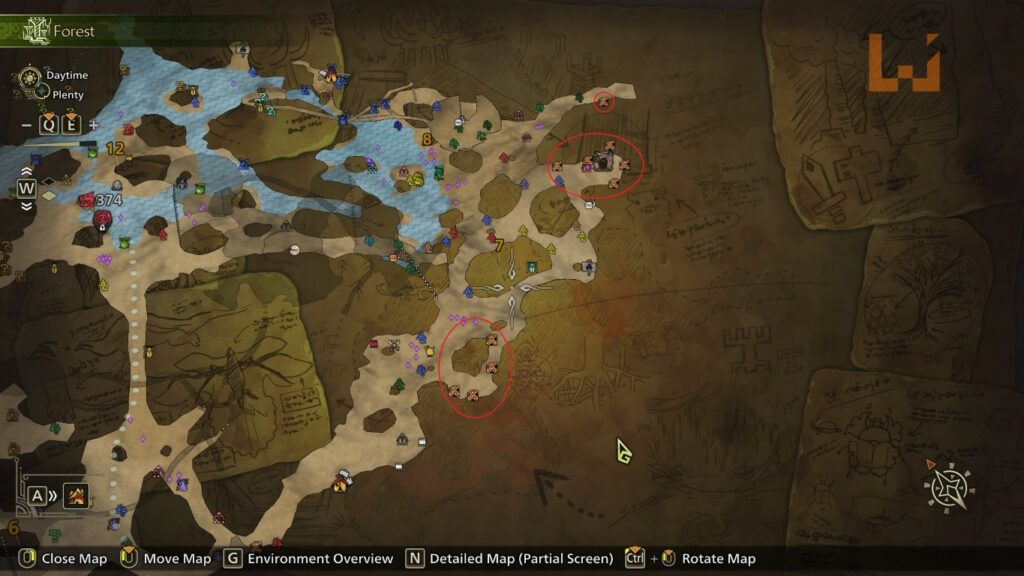1024x576 pixels.
Task: Select the area 7 number marker
Action: (499, 243)
